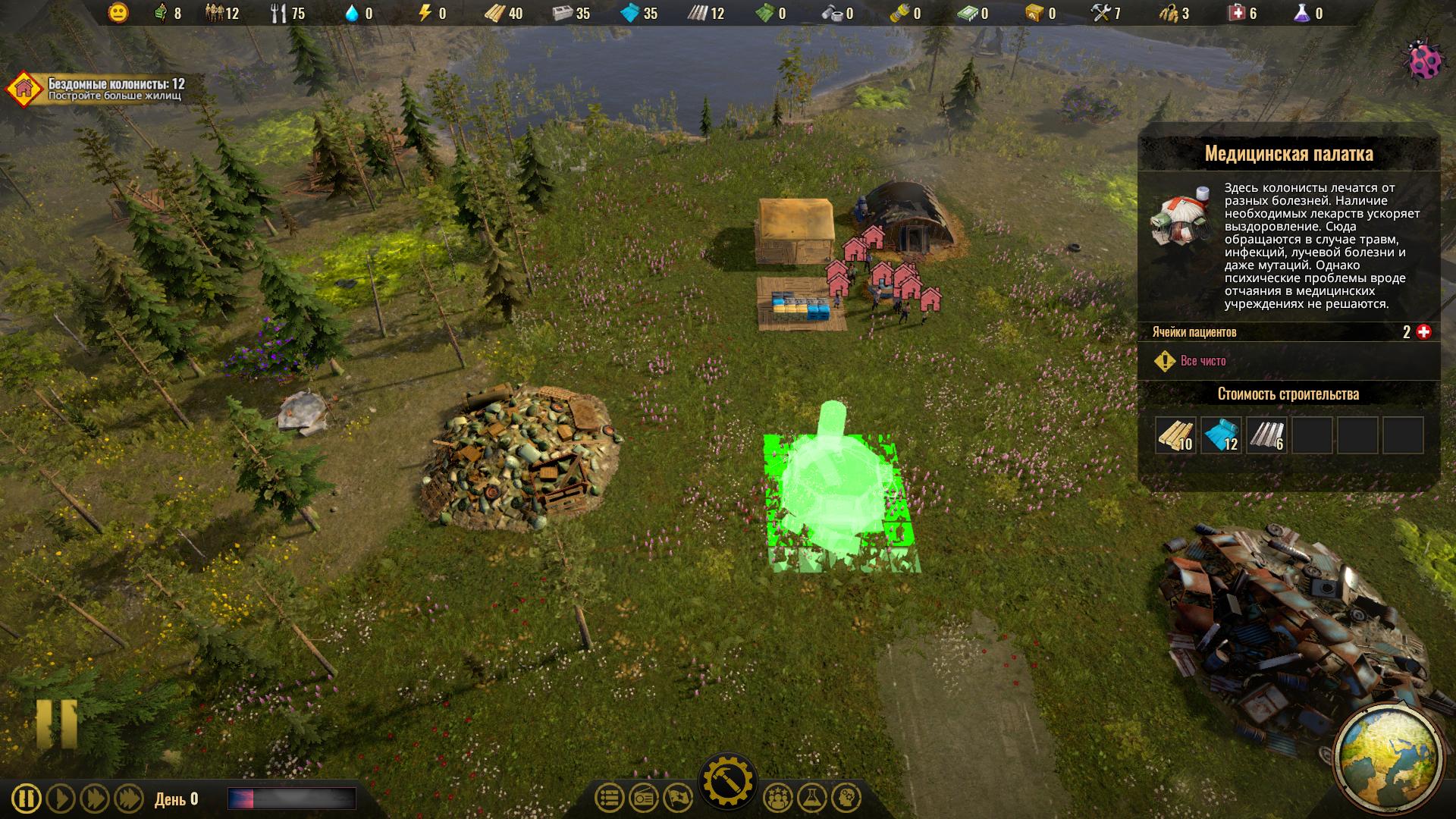Open the head-with-gears menu

[x=846, y=798]
